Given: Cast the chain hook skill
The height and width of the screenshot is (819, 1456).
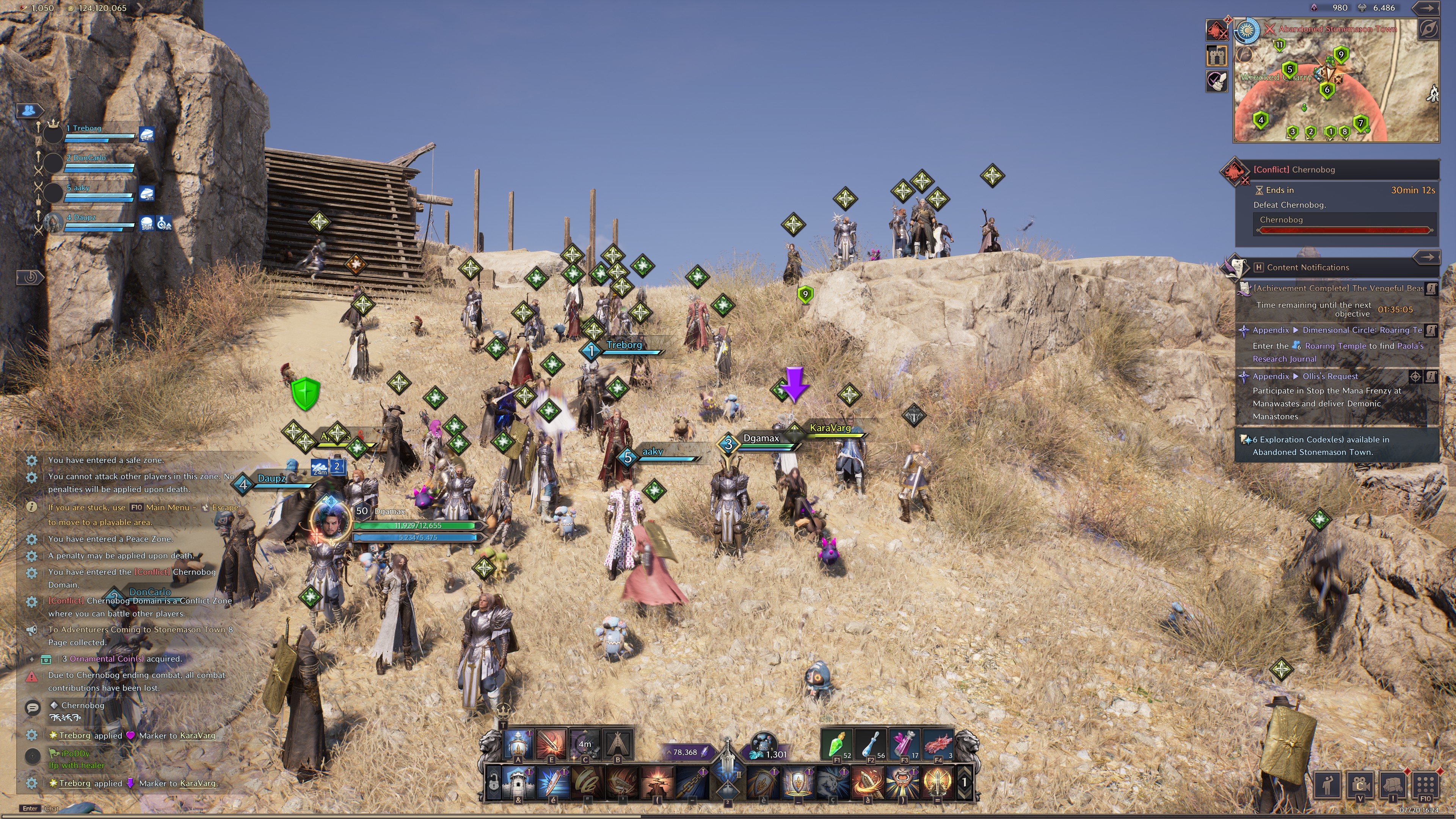Looking at the screenshot, I should point(692,783).
